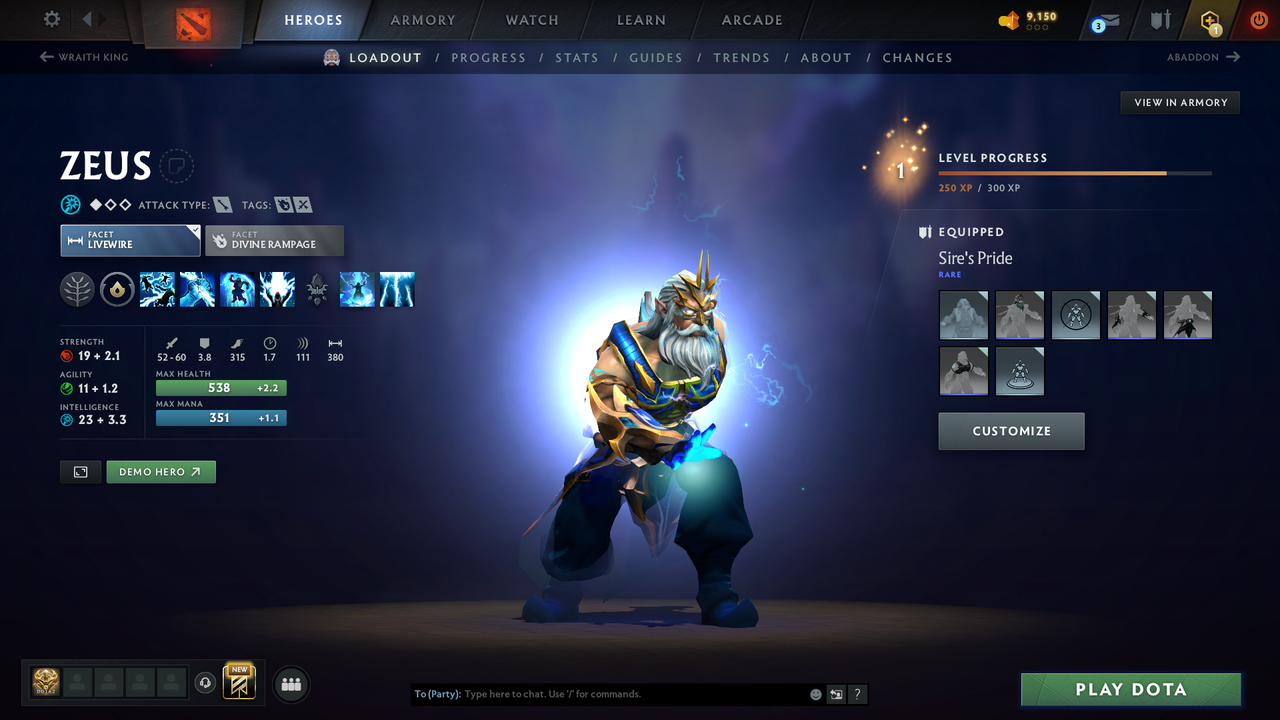The height and width of the screenshot is (720, 1280).
Task: Toggle the hero preview button beside Demo Hero
Action: [80, 471]
